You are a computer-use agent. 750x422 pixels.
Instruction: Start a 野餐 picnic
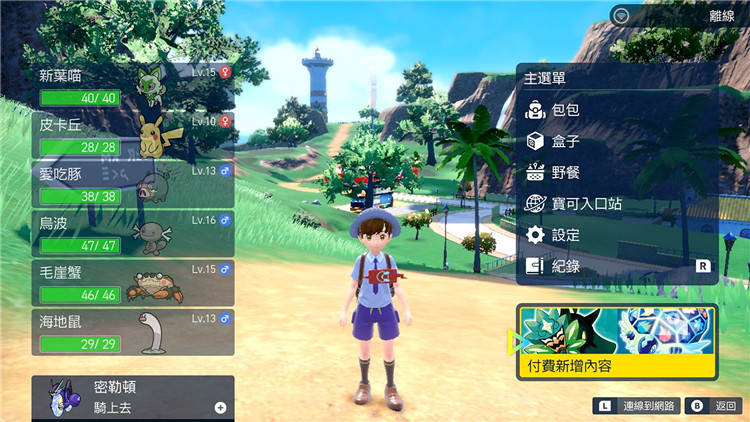566,172
